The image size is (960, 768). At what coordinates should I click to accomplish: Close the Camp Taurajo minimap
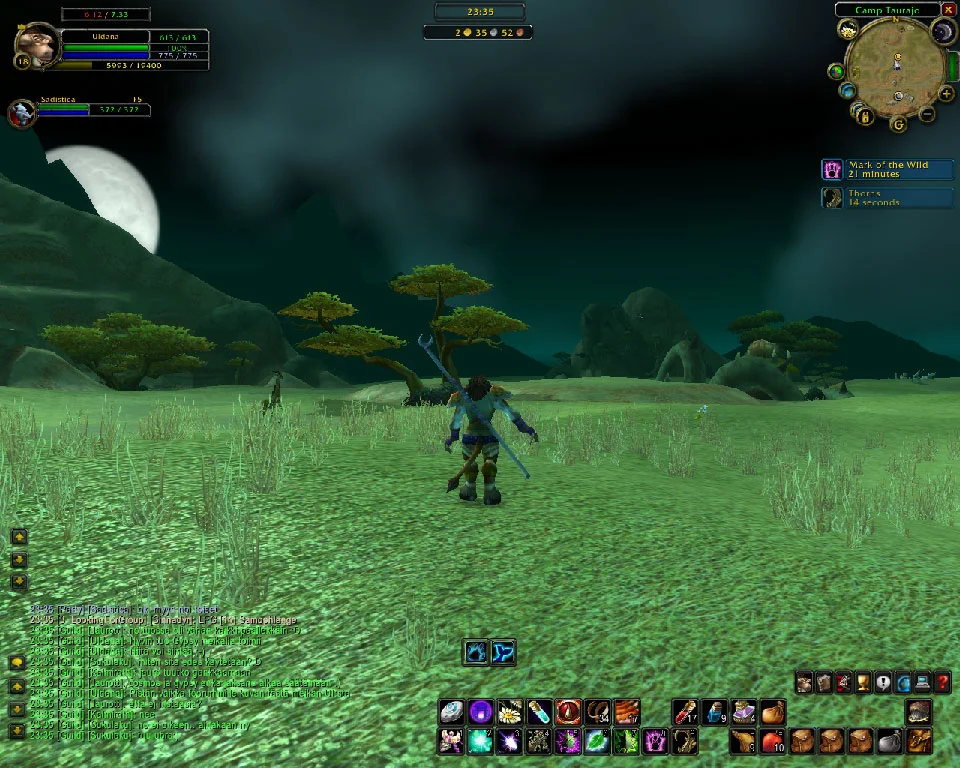[948, 10]
